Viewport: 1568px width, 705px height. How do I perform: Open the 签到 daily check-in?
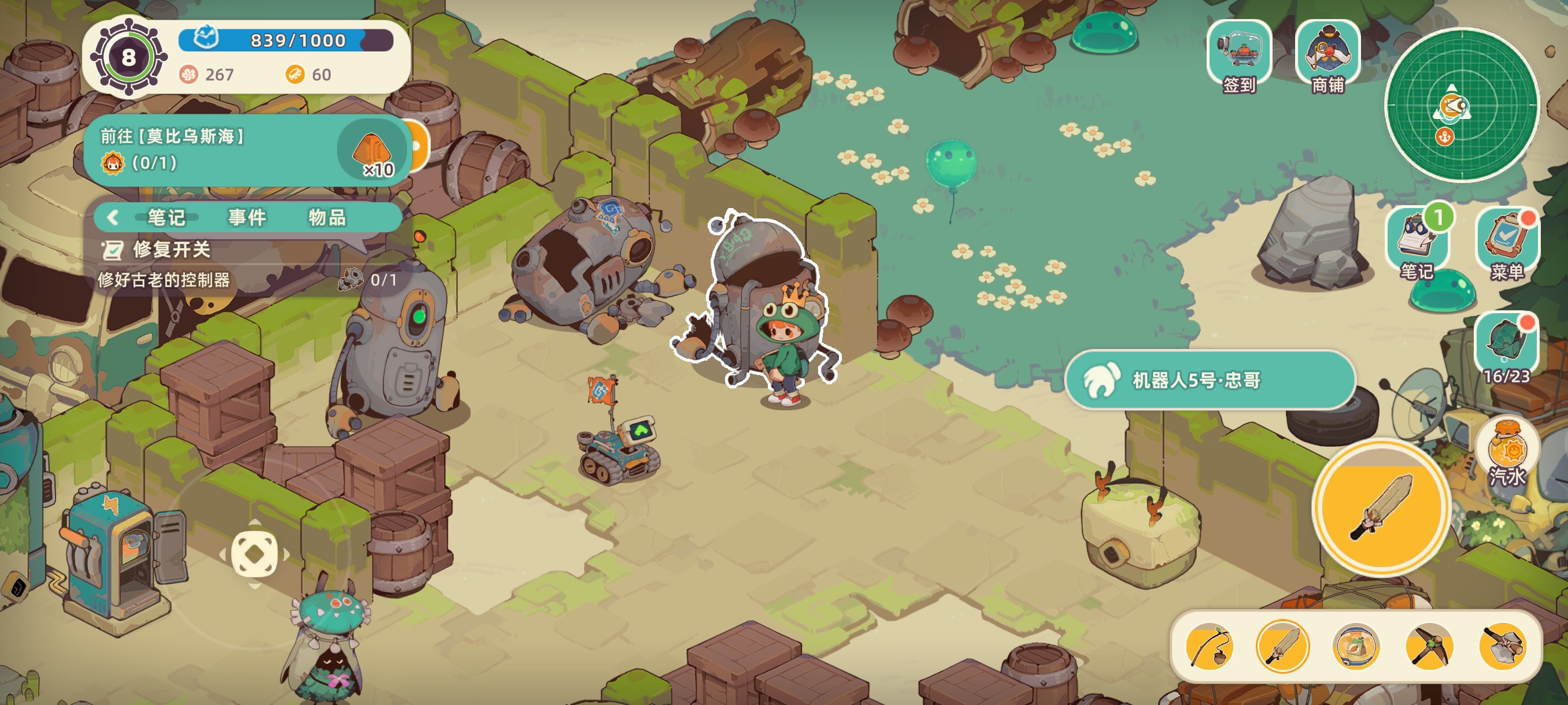(x=1238, y=56)
